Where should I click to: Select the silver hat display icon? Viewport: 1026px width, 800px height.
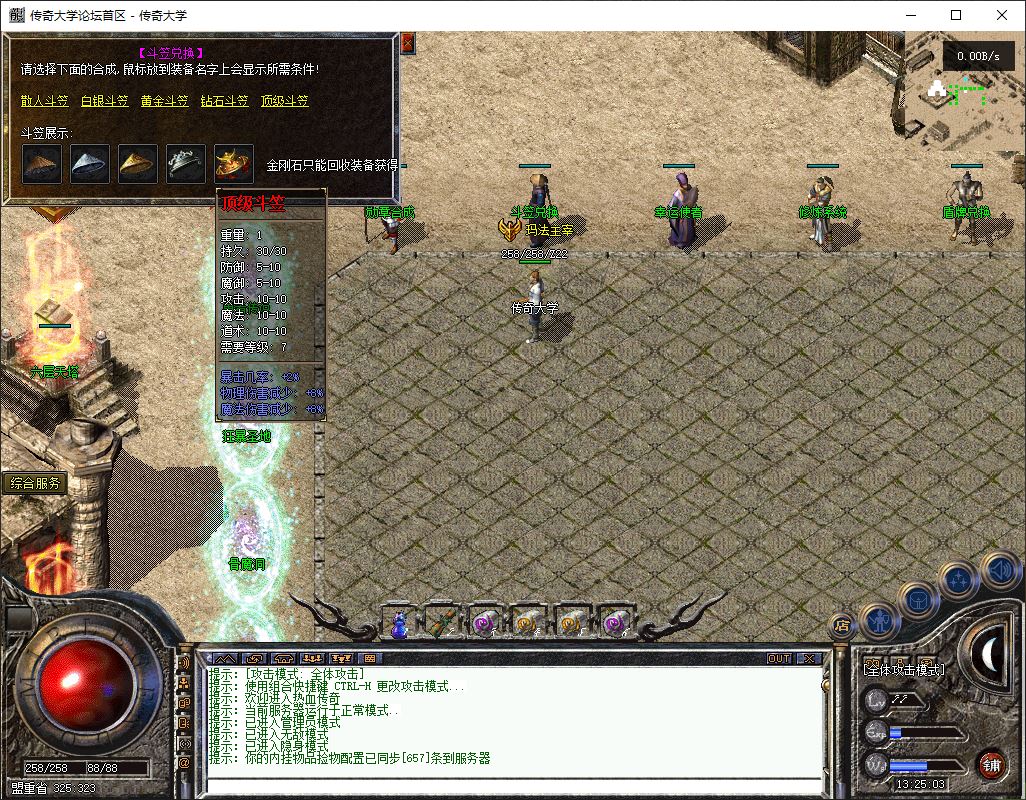point(90,164)
